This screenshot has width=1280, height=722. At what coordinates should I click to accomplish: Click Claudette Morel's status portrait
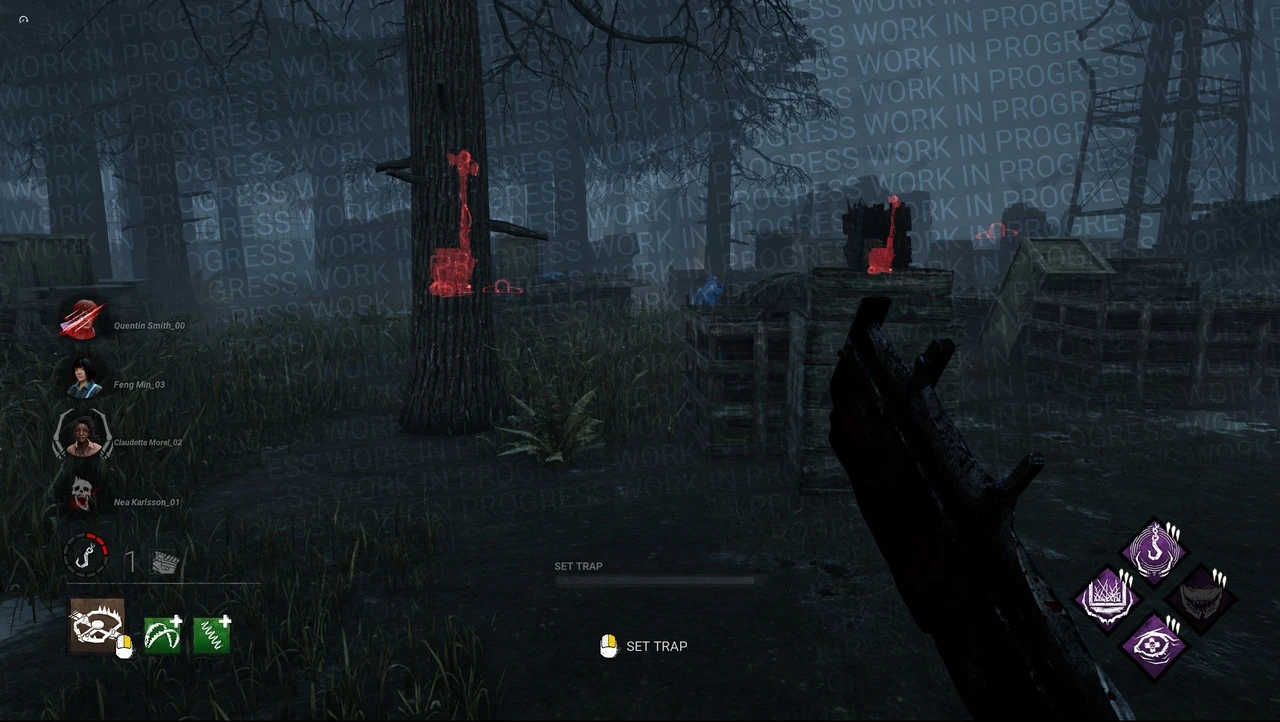(x=82, y=442)
